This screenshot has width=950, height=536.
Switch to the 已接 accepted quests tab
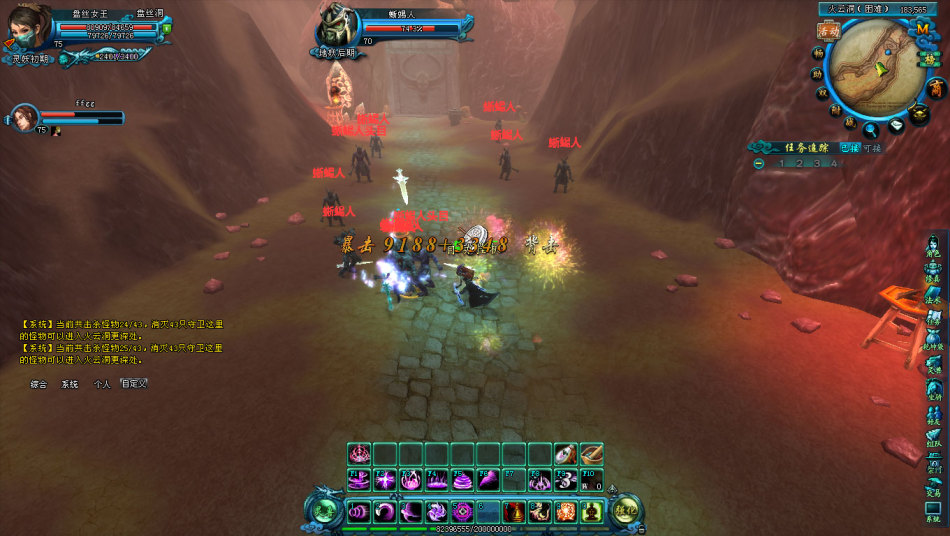(849, 148)
